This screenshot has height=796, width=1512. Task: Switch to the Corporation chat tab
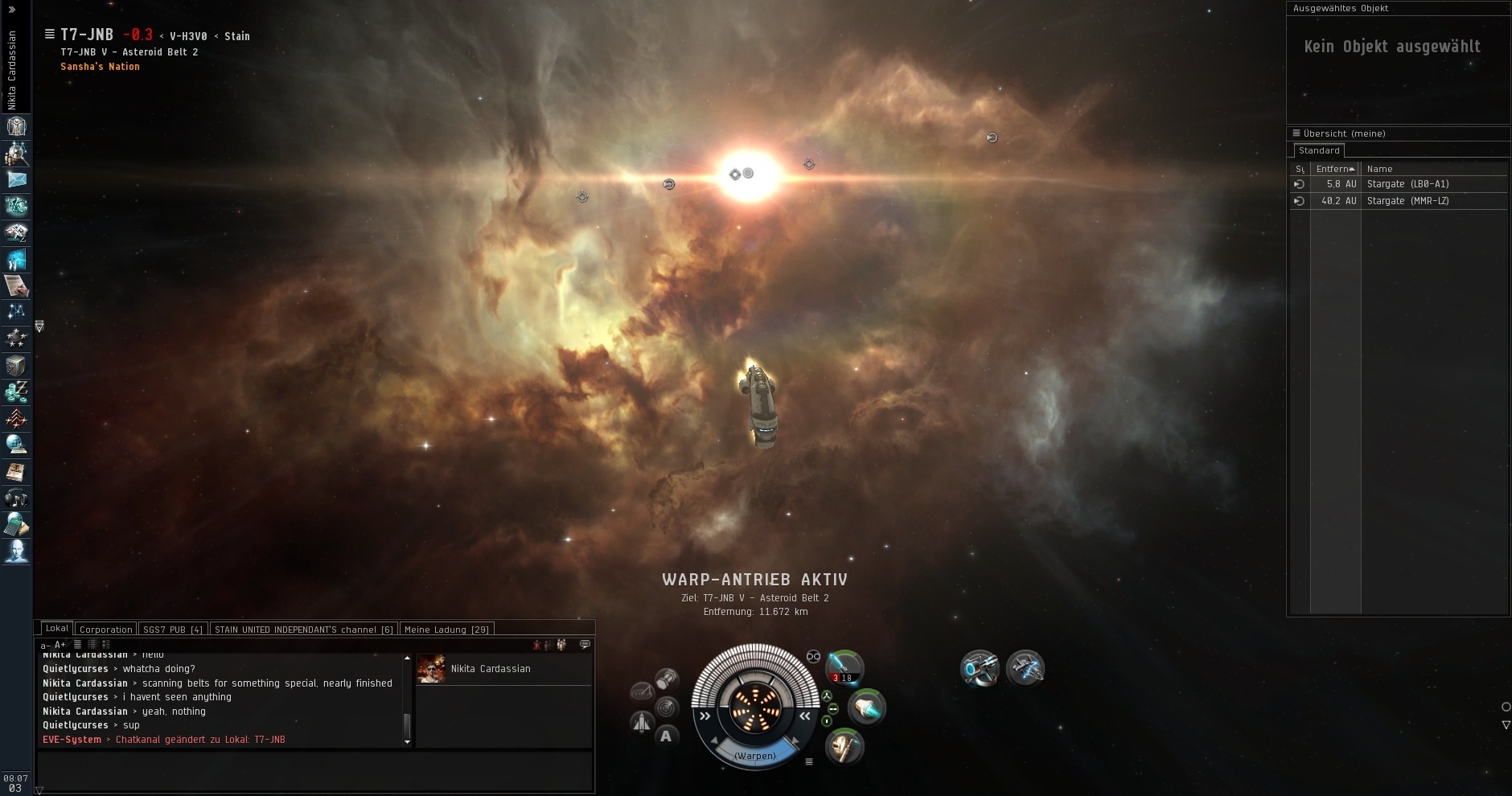105,630
